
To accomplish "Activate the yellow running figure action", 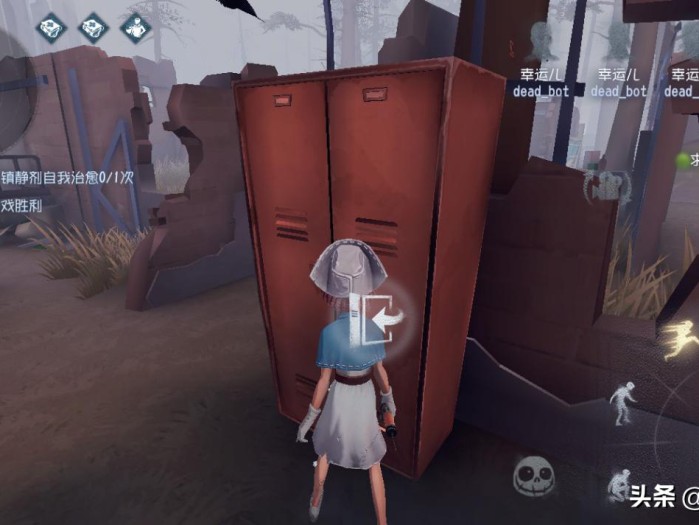I will click(x=681, y=338).
